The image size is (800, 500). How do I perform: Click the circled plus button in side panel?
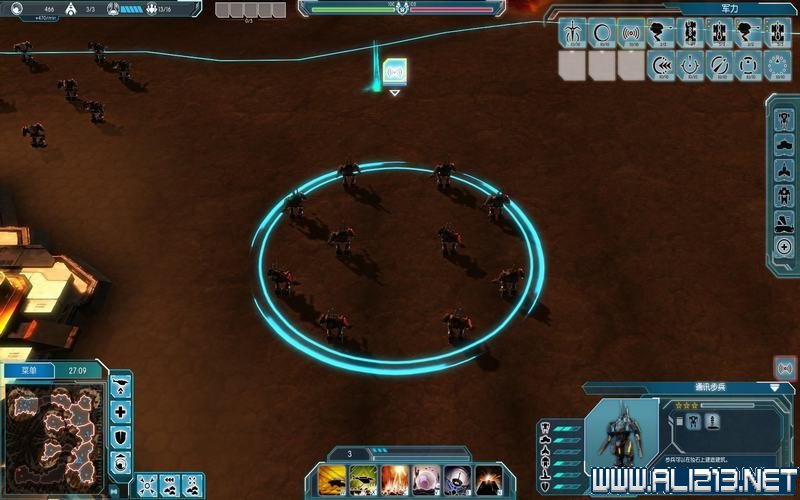pyautogui.click(x=784, y=248)
